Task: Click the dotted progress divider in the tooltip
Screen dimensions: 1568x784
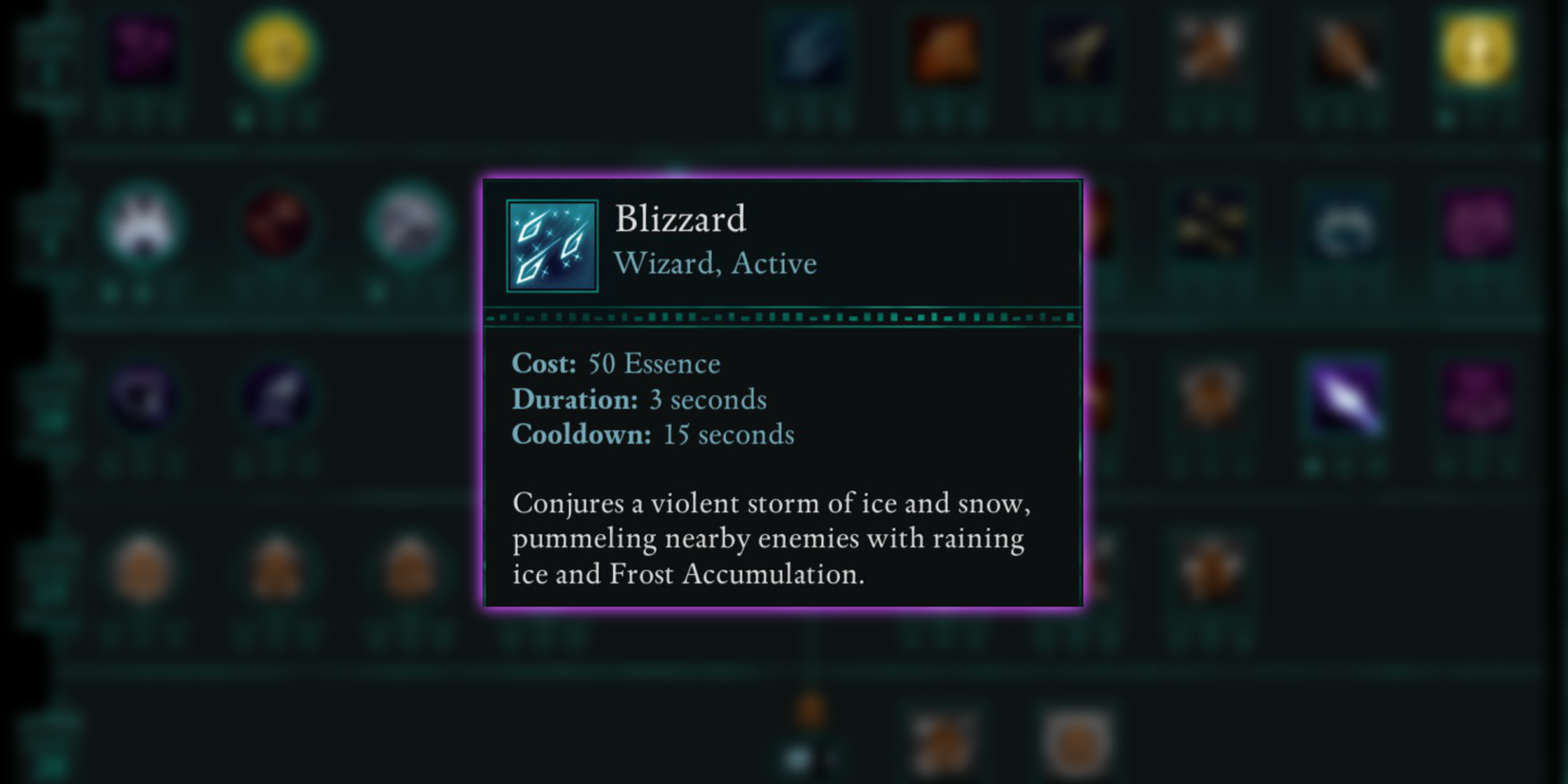Action: tap(781, 316)
